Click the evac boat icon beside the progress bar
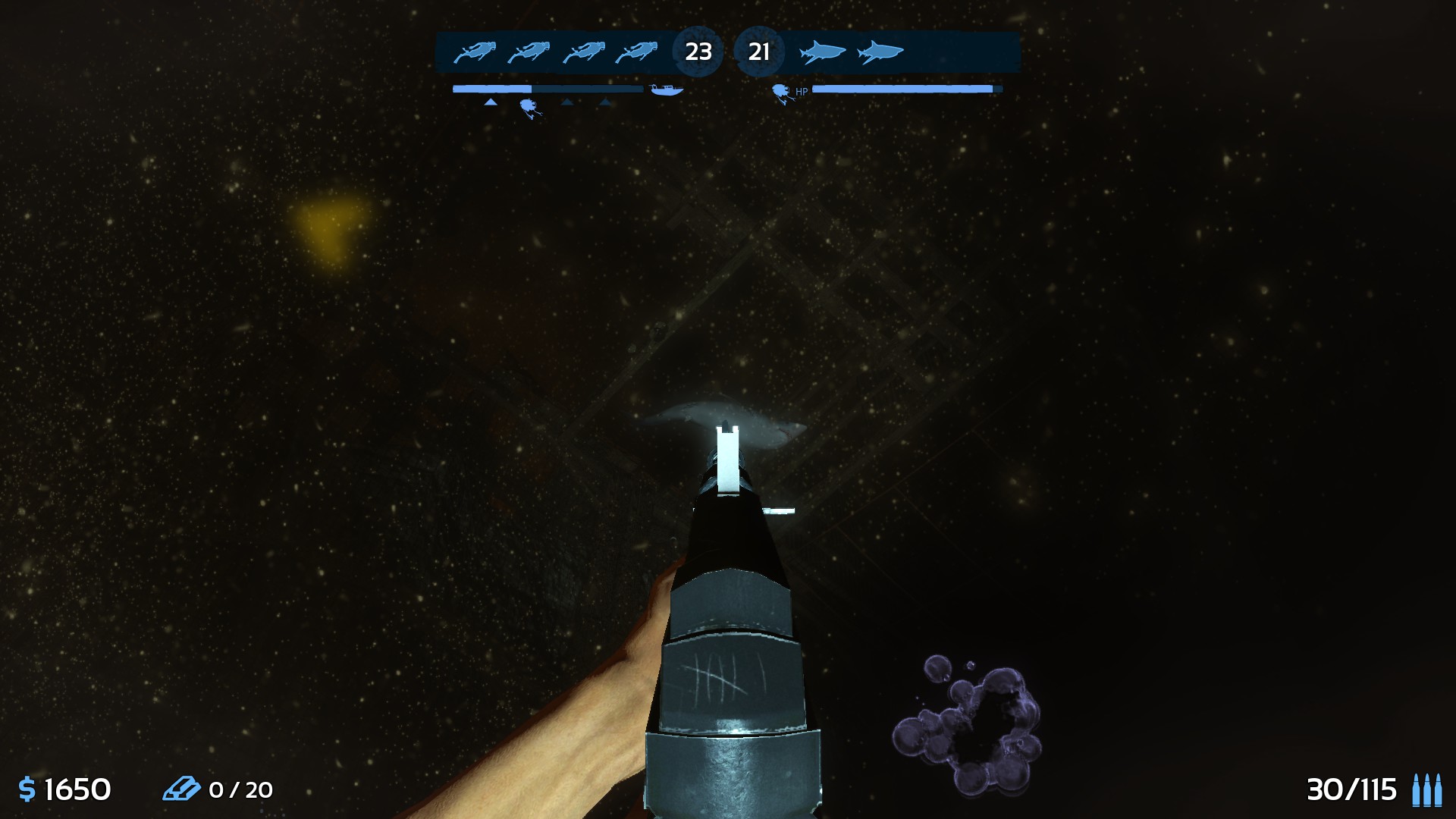The image size is (1456, 819). point(667,88)
